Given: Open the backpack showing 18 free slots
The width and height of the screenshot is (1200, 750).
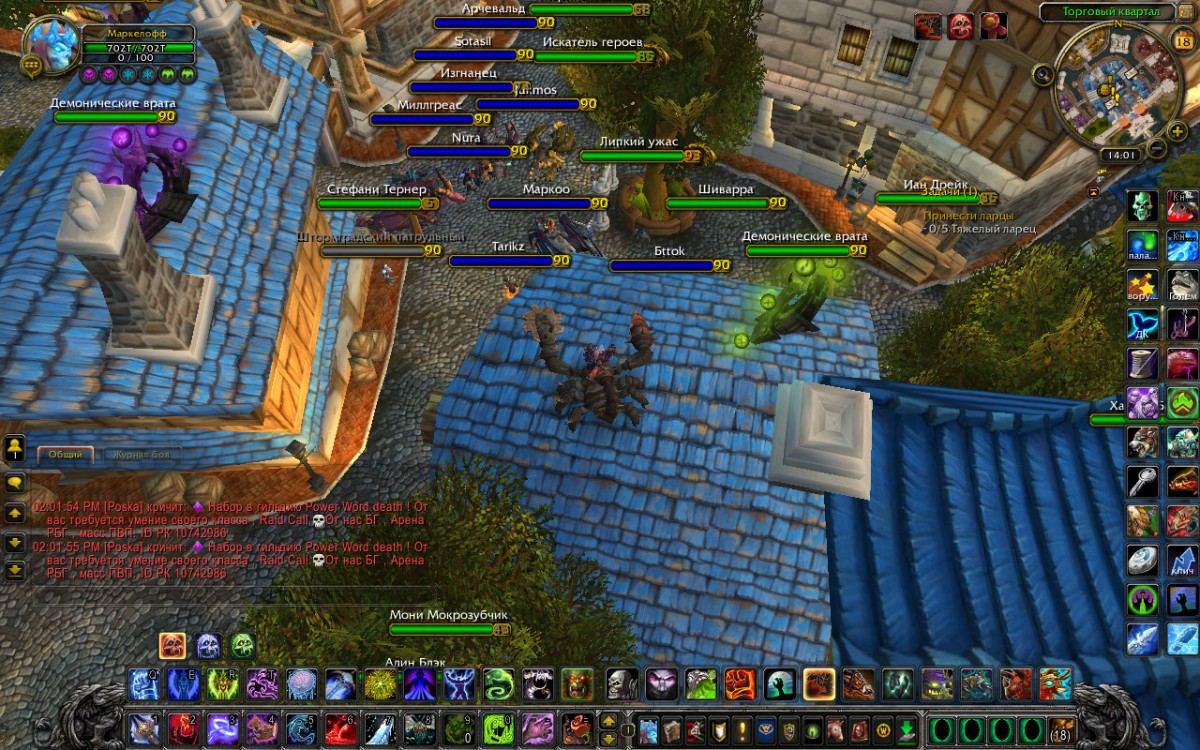Looking at the screenshot, I should click(x=1059, y=727).
